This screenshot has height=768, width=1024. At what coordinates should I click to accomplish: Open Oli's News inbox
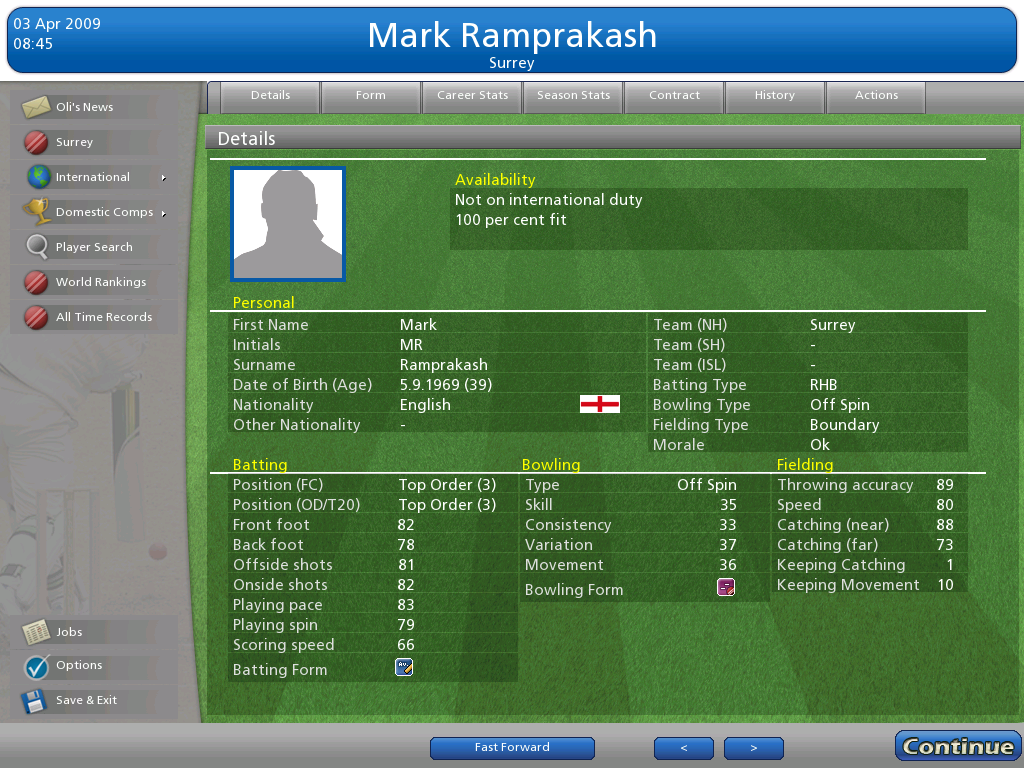(84, 107)
